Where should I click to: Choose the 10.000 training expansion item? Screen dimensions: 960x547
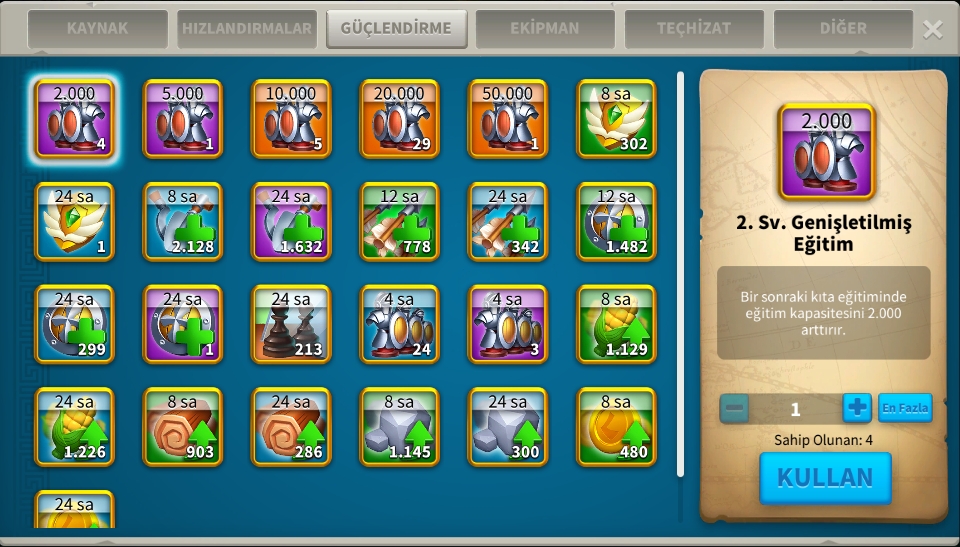[291, 119]
